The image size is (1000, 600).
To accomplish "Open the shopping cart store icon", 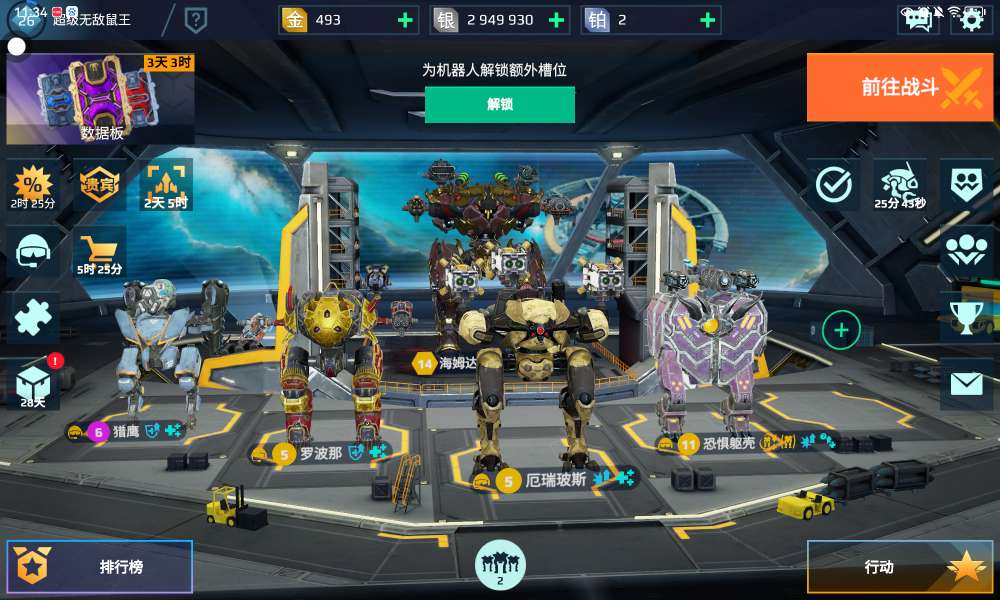I will [x=100, y=250].
